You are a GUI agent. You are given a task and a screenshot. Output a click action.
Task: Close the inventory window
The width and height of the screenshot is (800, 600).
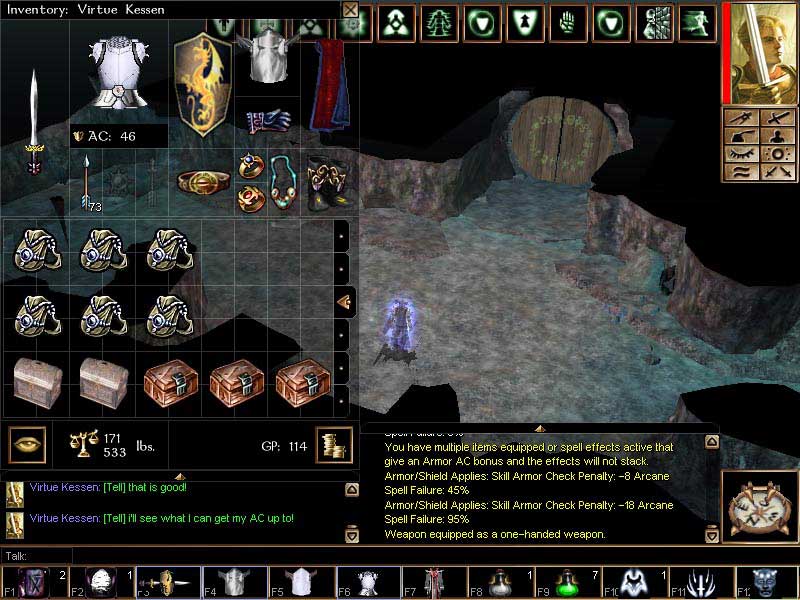tap(350, 10)
